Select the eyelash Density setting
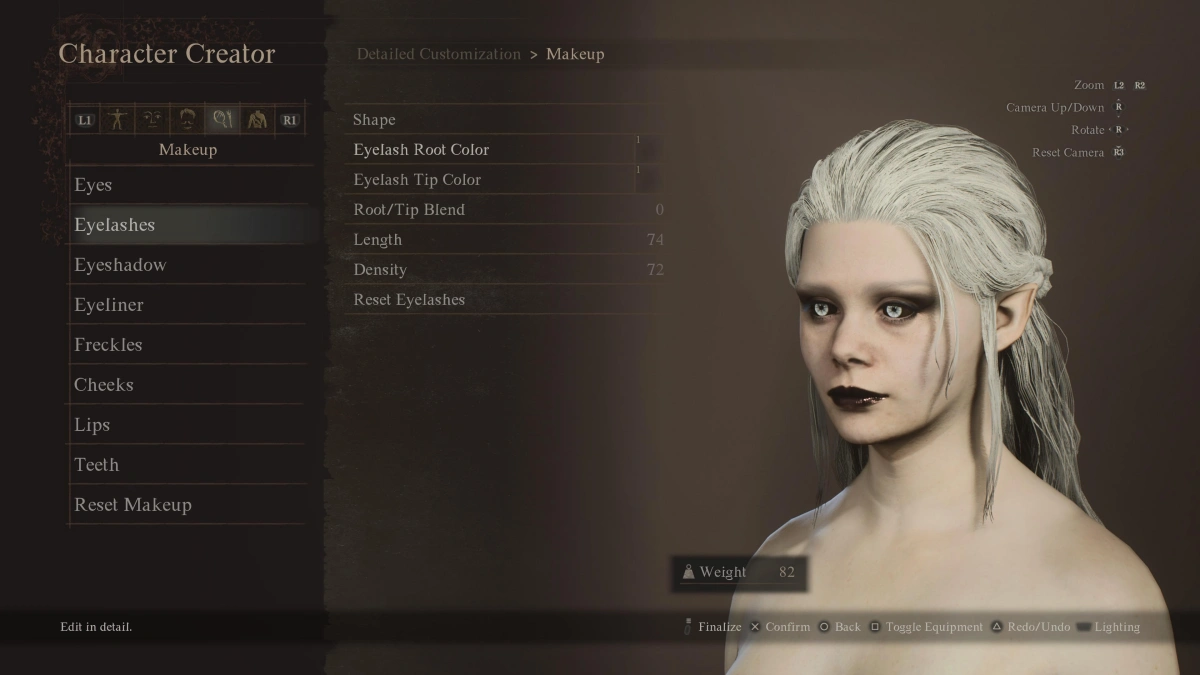The image size is (1200, 675). (380, 270)
